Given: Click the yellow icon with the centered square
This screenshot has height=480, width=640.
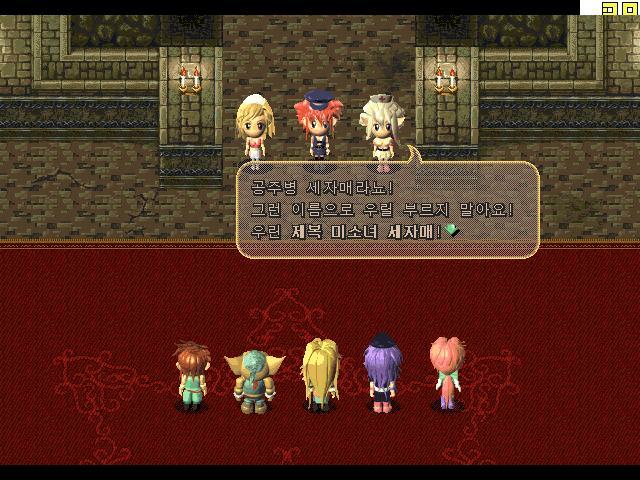Looking at the screenshot, I should click(630, 8).
